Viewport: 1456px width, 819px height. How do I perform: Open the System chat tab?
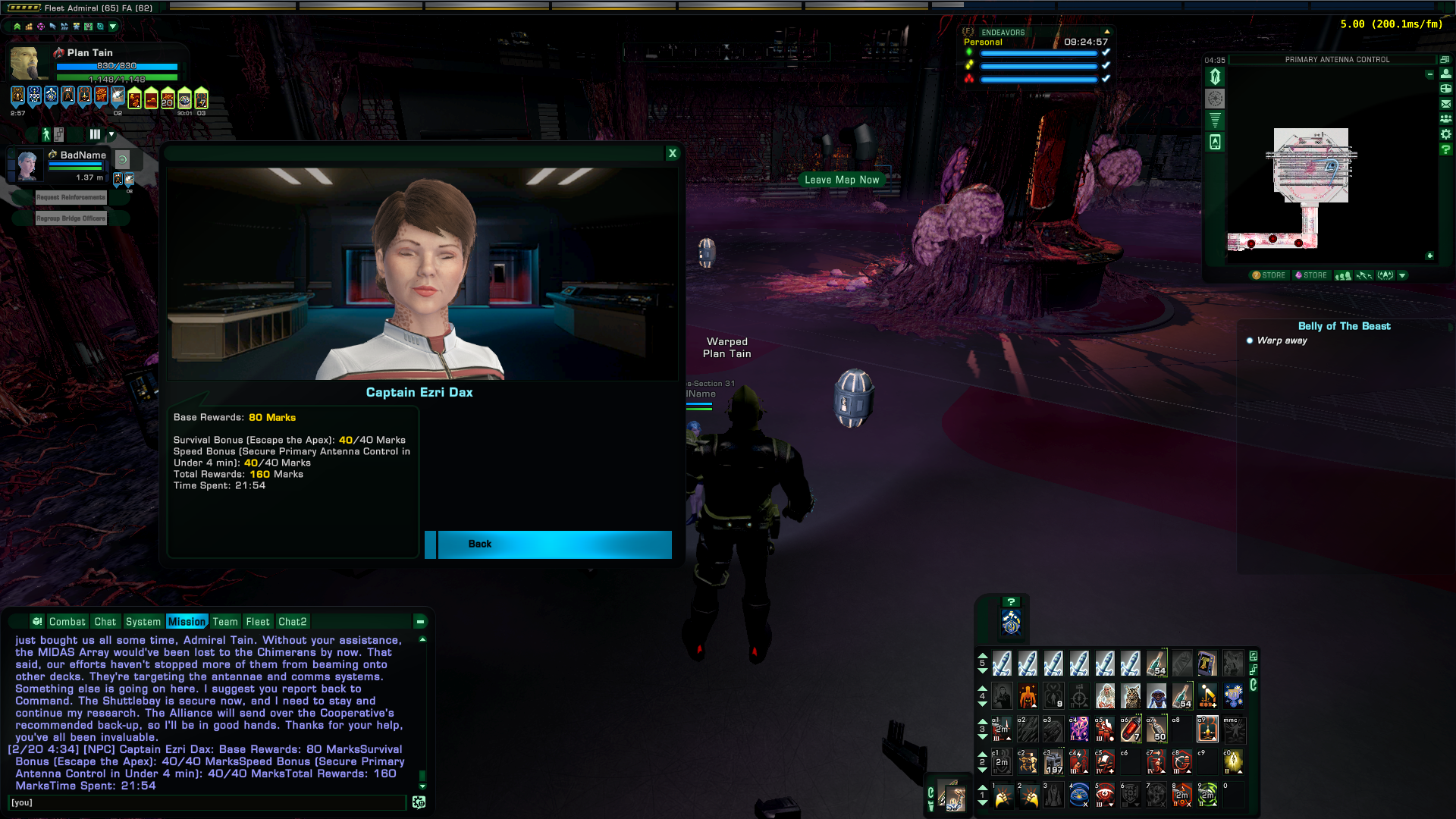point(143,622)
